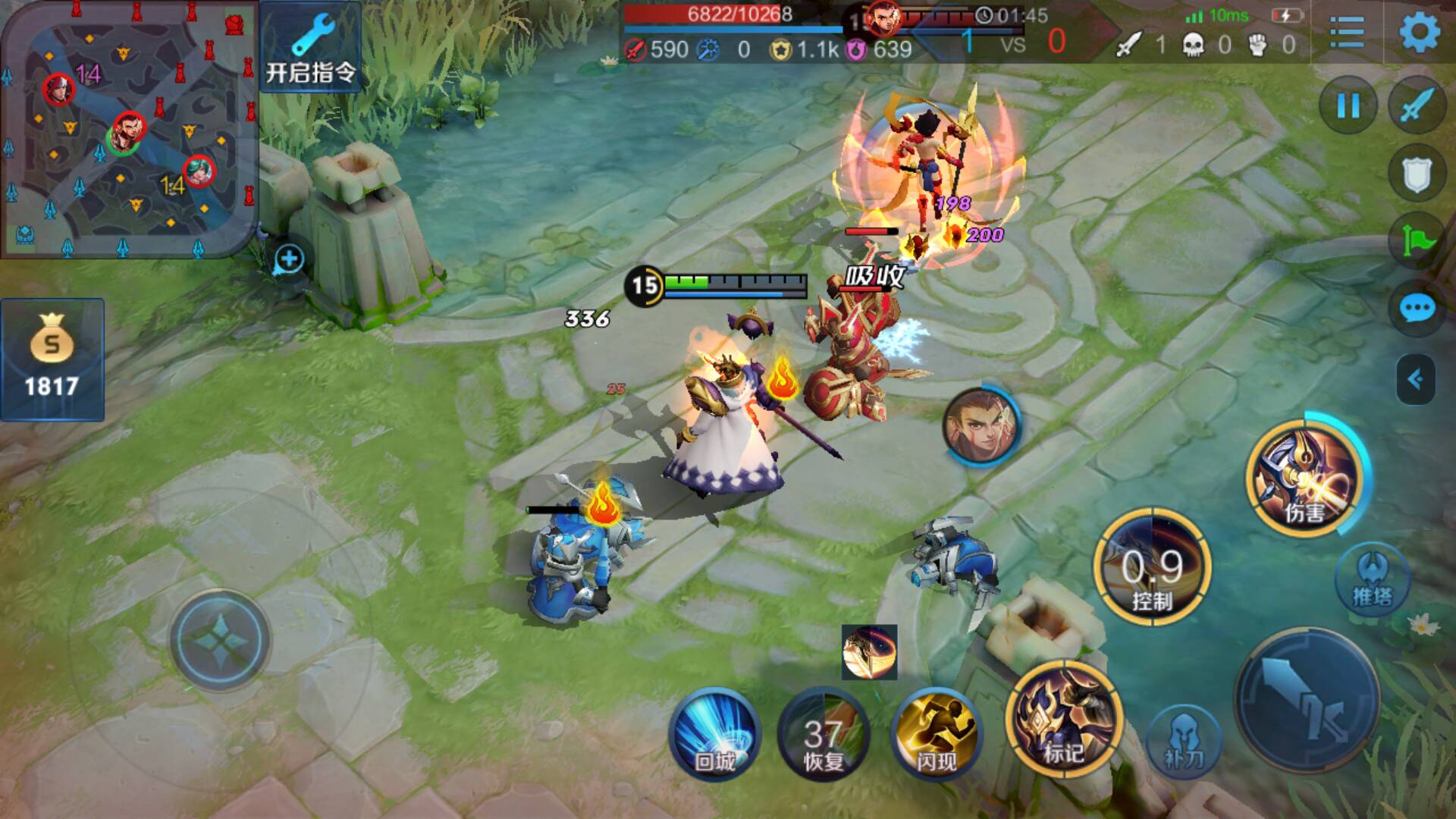Cast the 闪现 flash spell
This screenshot has width=1456, height=819.
[936, 733]
